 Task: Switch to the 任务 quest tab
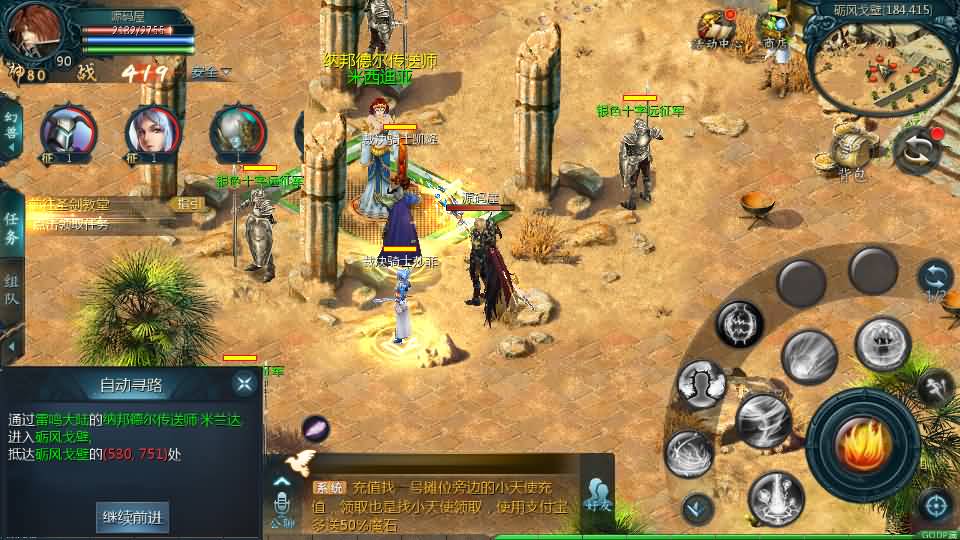[x=12, y=228]
